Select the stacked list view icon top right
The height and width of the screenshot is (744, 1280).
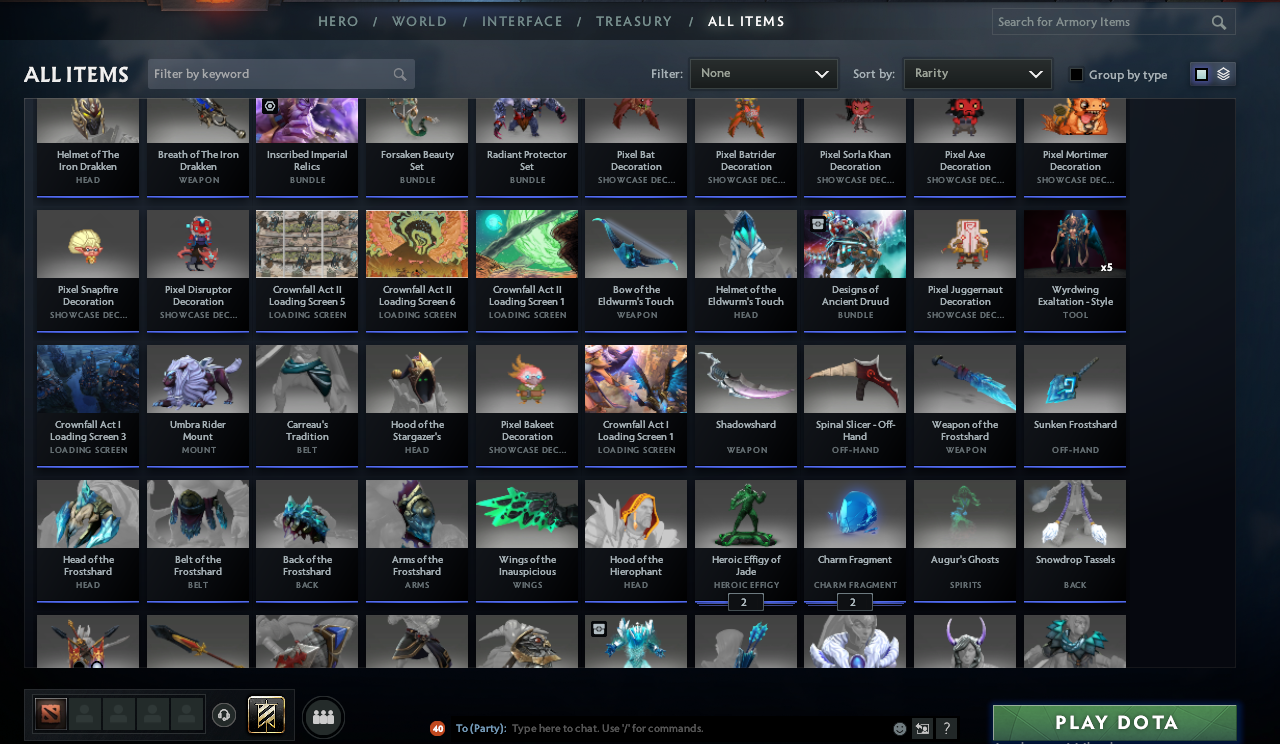tap(1222, 73)
